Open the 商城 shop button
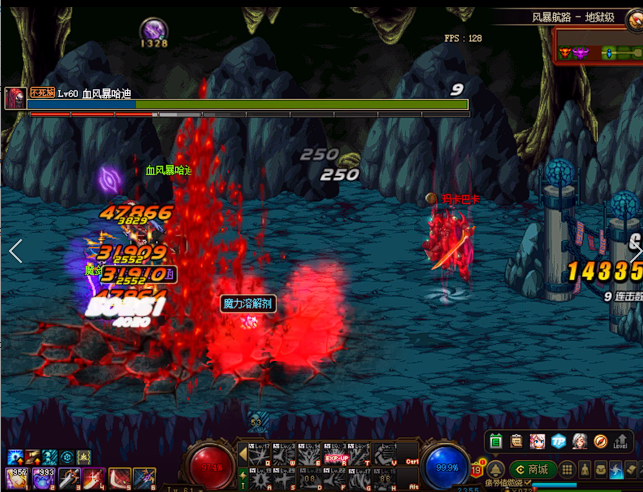Image resolution: width=643 pixels, height=492 pixels. pyautogui.click(x=532, y=469)
